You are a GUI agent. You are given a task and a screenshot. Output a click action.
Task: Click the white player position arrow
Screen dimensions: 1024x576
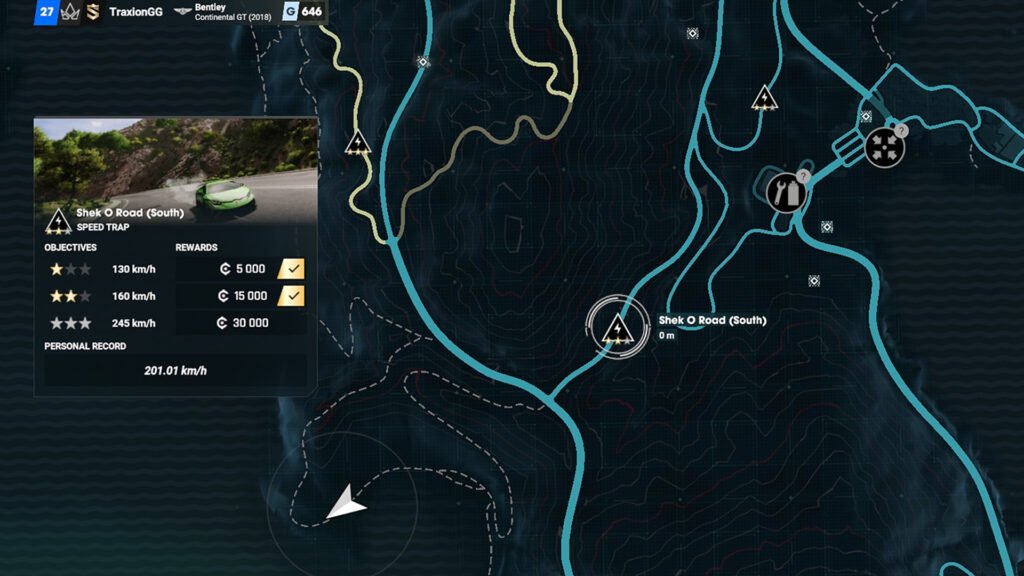pyautogui.click(x=346, y=503)
